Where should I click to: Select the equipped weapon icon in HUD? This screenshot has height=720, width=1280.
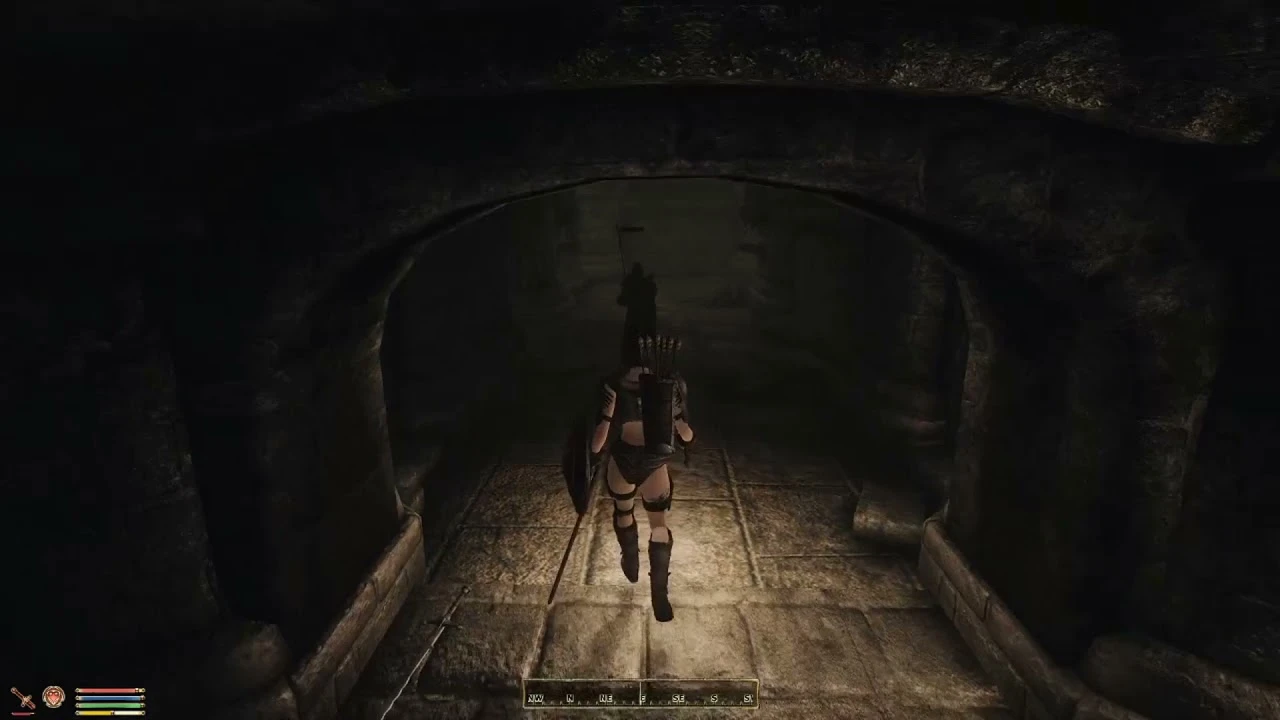[x=23, y=696]
